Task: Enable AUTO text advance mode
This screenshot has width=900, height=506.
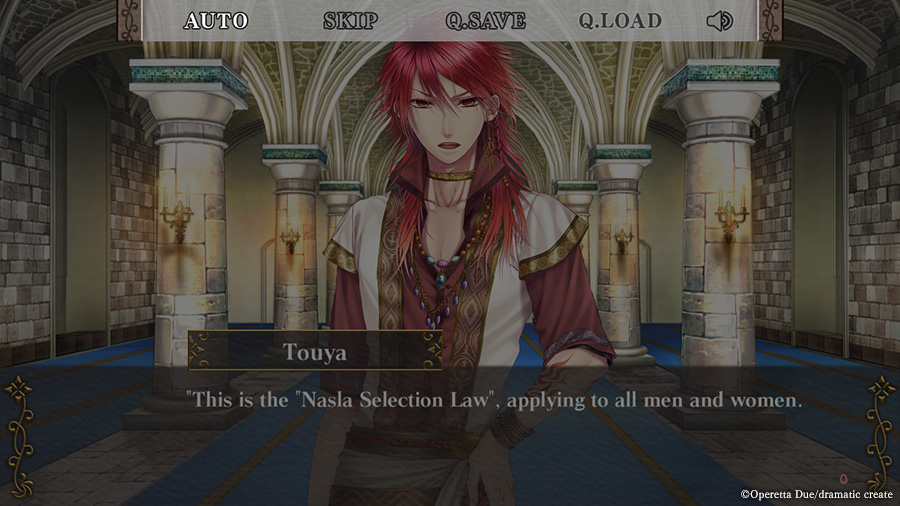Action: tap(216, 21)
